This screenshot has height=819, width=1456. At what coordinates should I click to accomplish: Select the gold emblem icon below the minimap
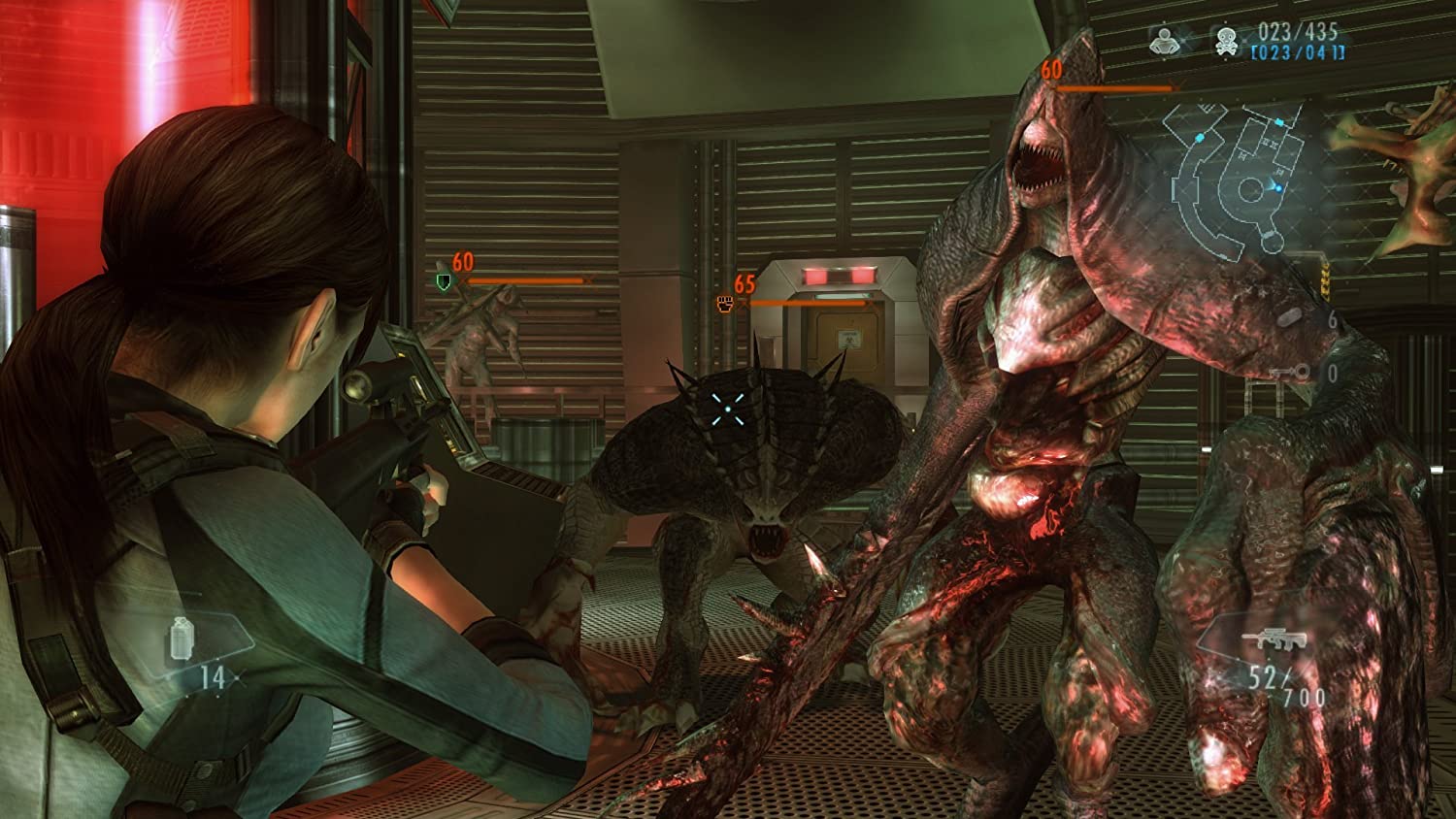tap(1326, 279)
